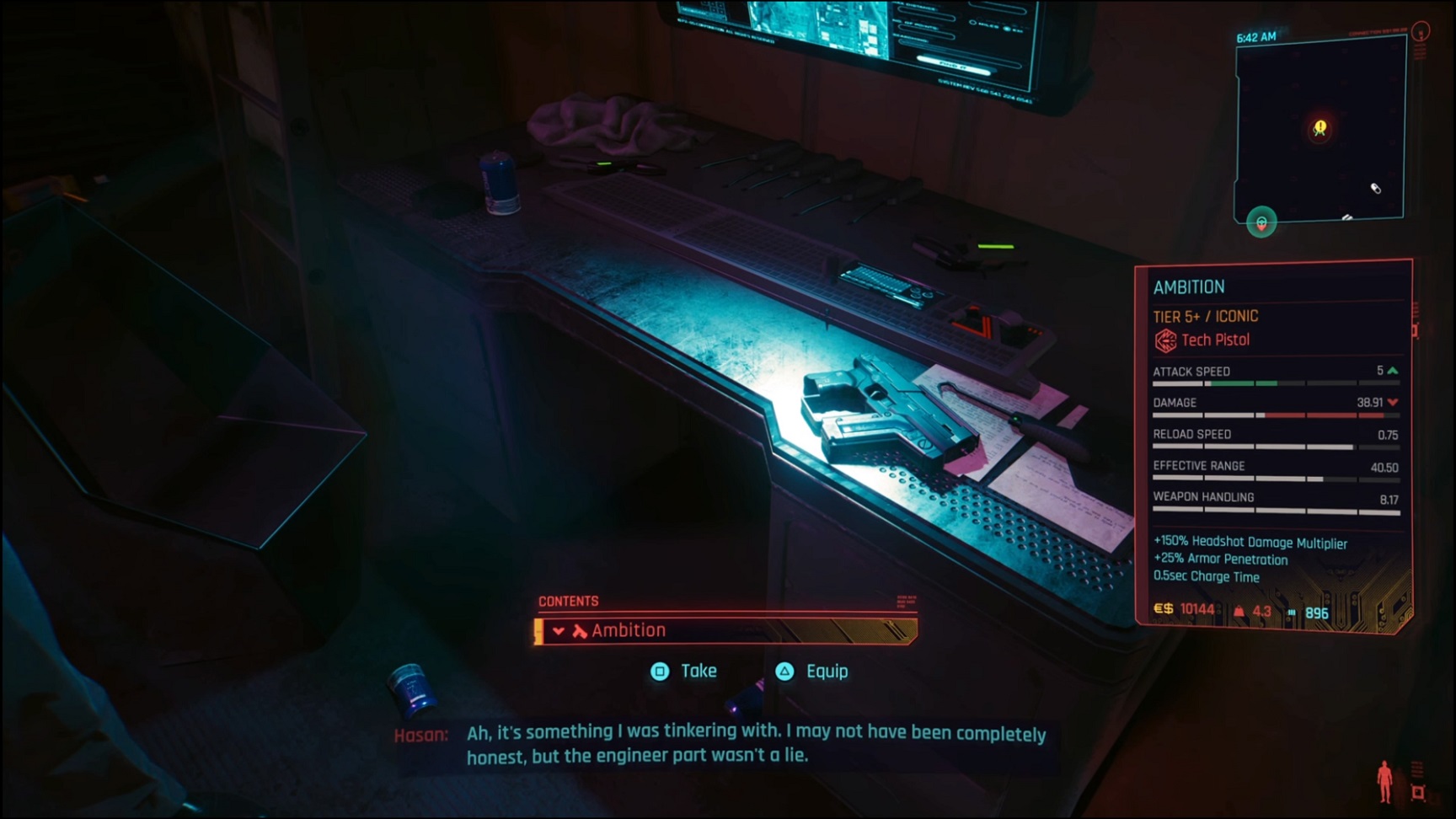
Task: Click the AMBITION panel title
Action: (x=1191, y=286)
